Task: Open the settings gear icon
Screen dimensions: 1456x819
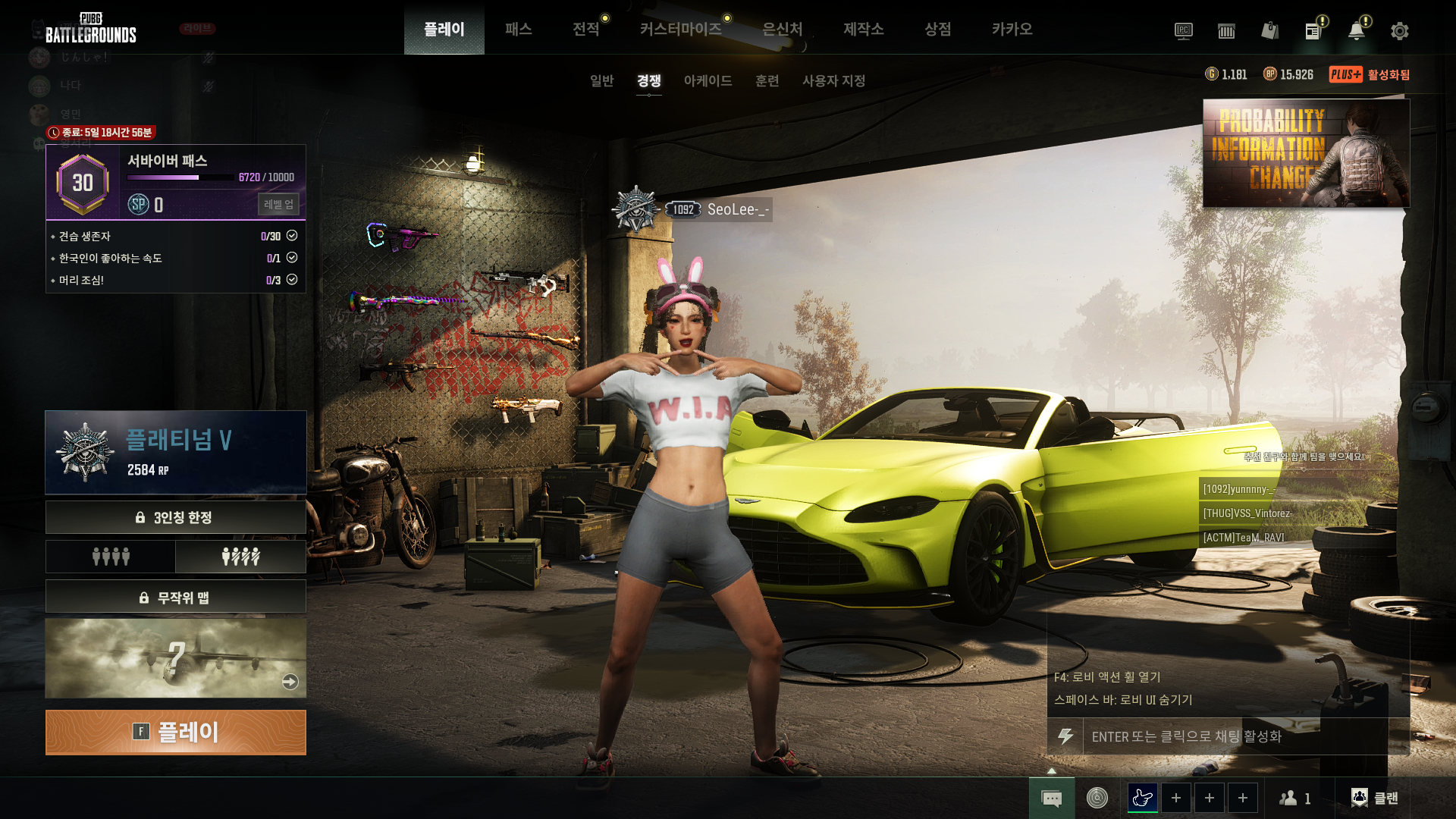Action: [x=1399, y=31]
